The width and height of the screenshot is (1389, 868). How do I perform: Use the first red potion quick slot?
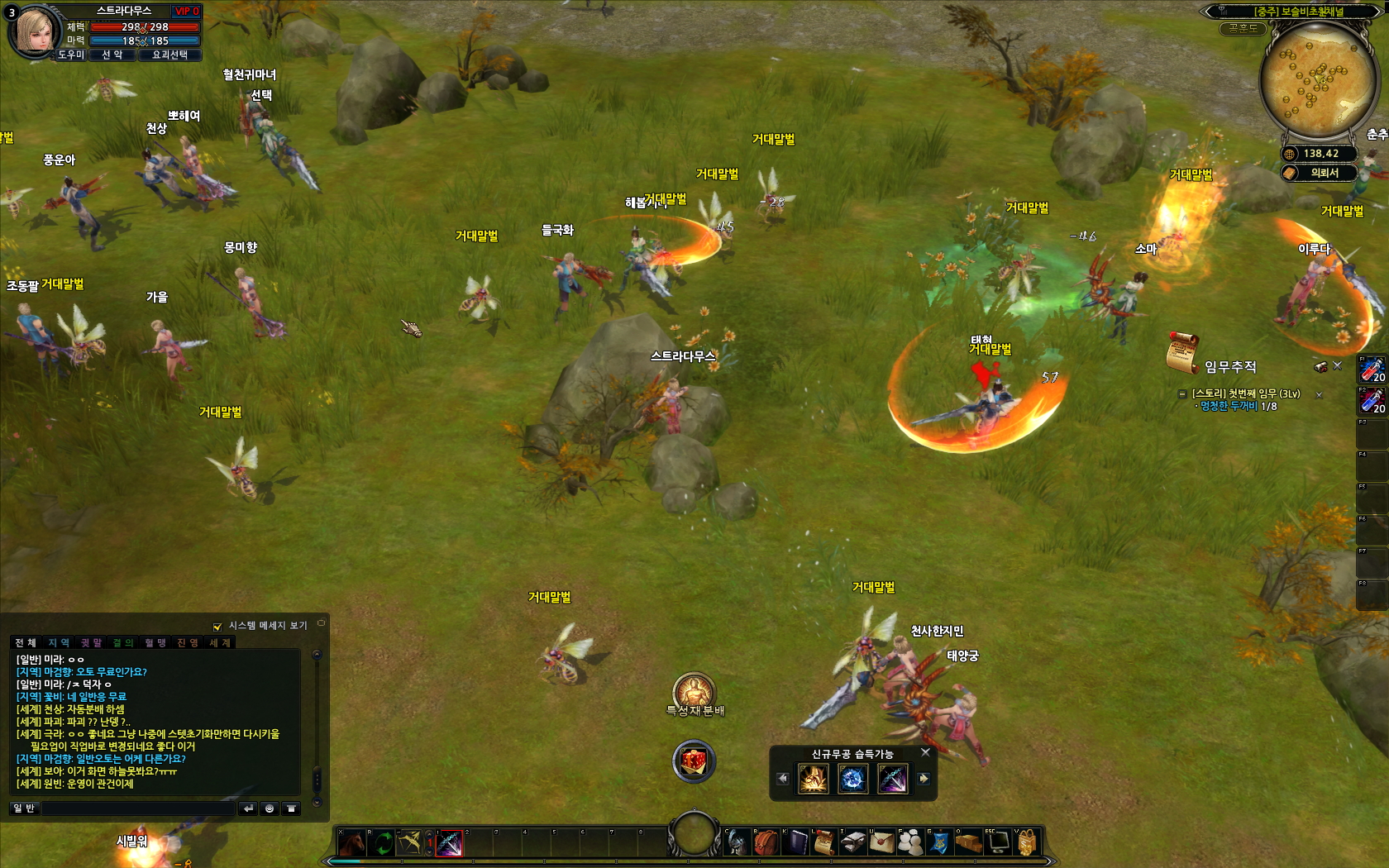click(x=1372, y=370)
